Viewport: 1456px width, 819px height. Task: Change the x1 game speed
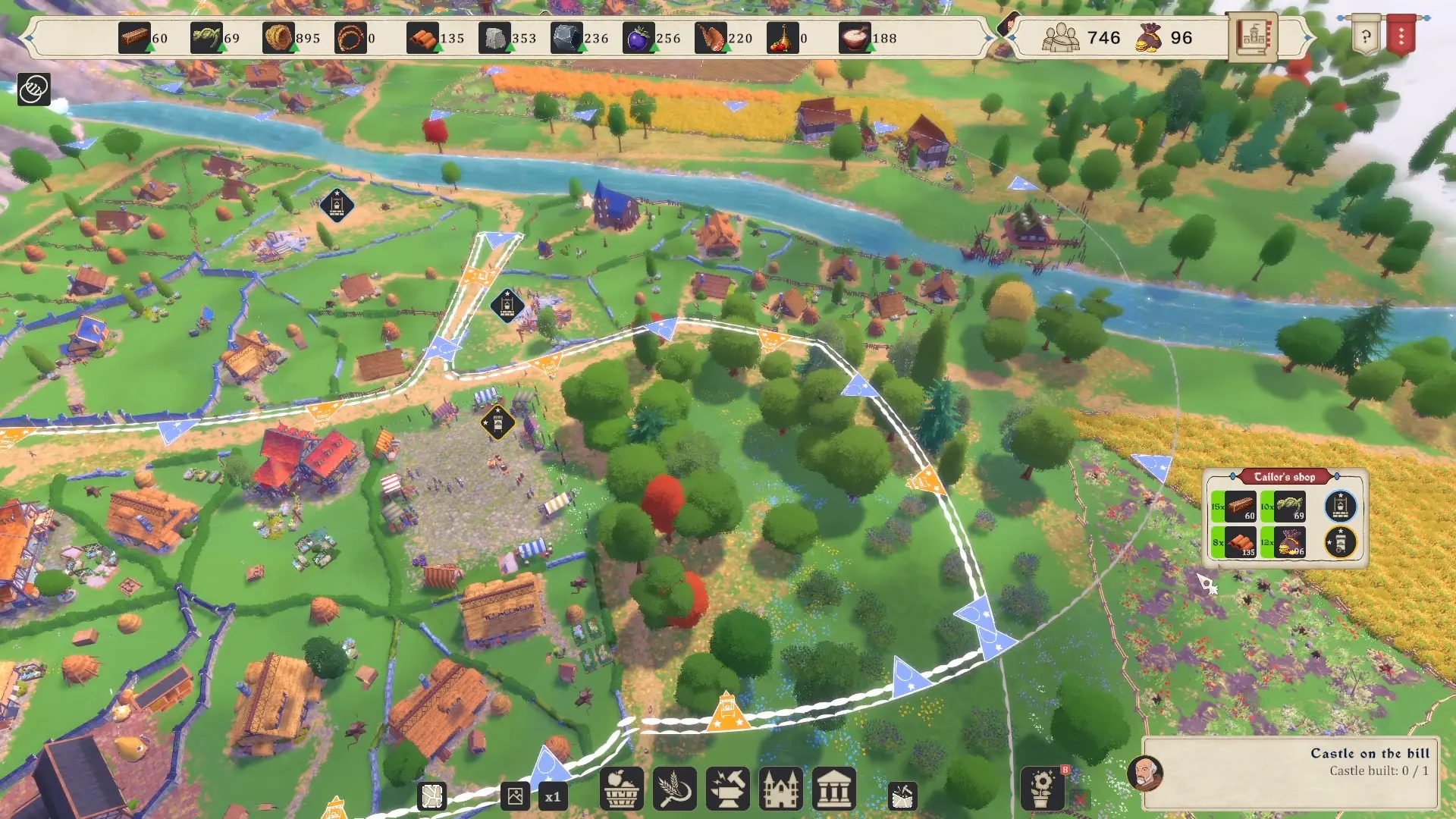point(553,796)
